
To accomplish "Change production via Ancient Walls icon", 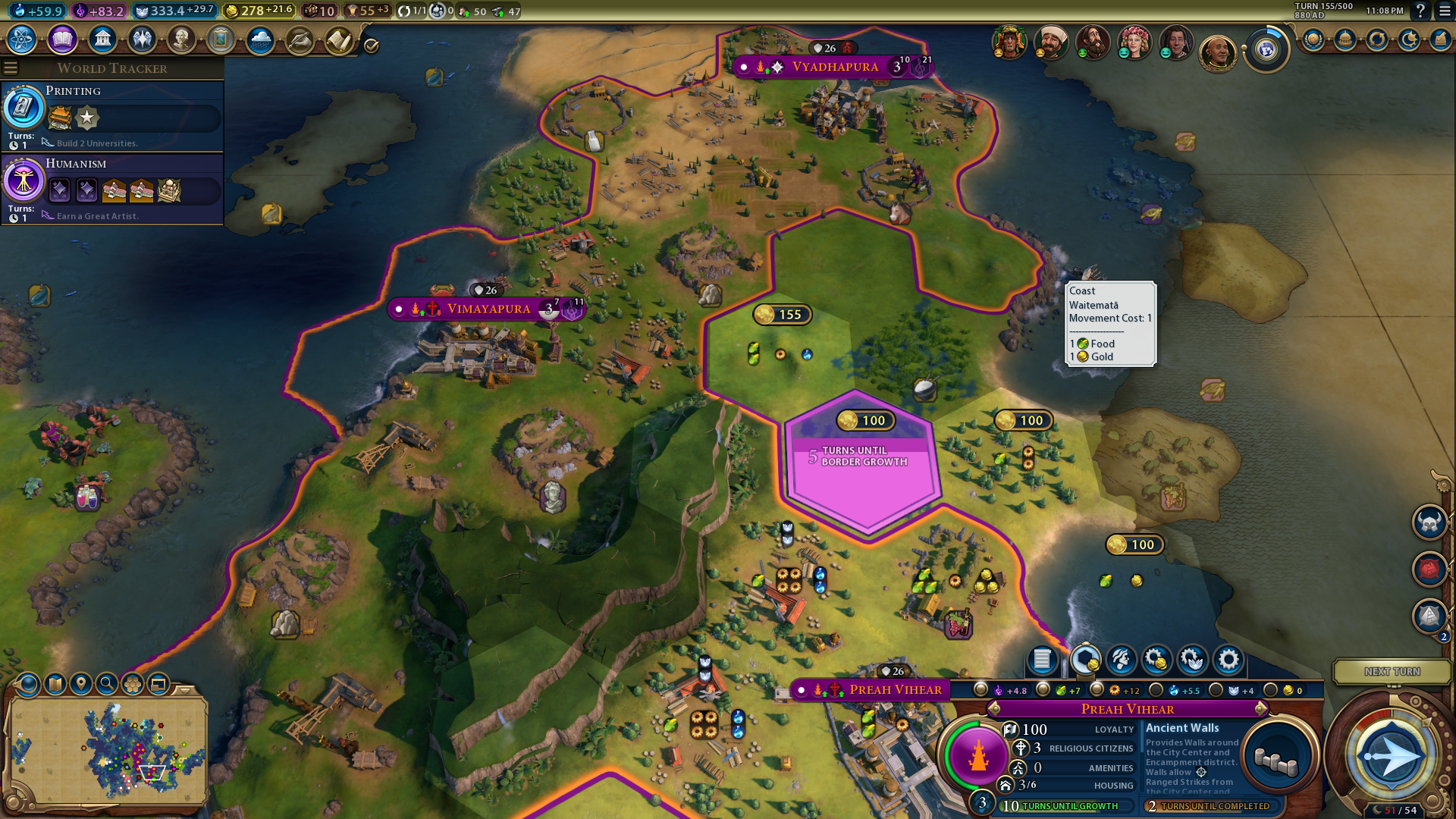I will (1277, 758).
